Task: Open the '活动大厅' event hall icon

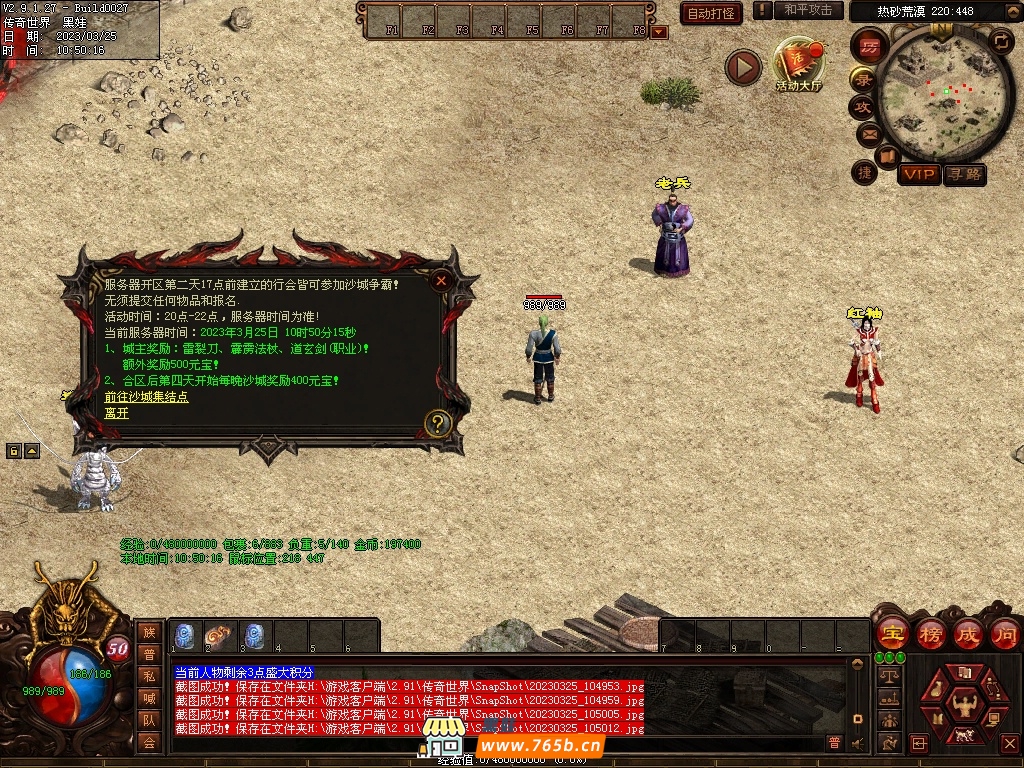Action: 798,65
